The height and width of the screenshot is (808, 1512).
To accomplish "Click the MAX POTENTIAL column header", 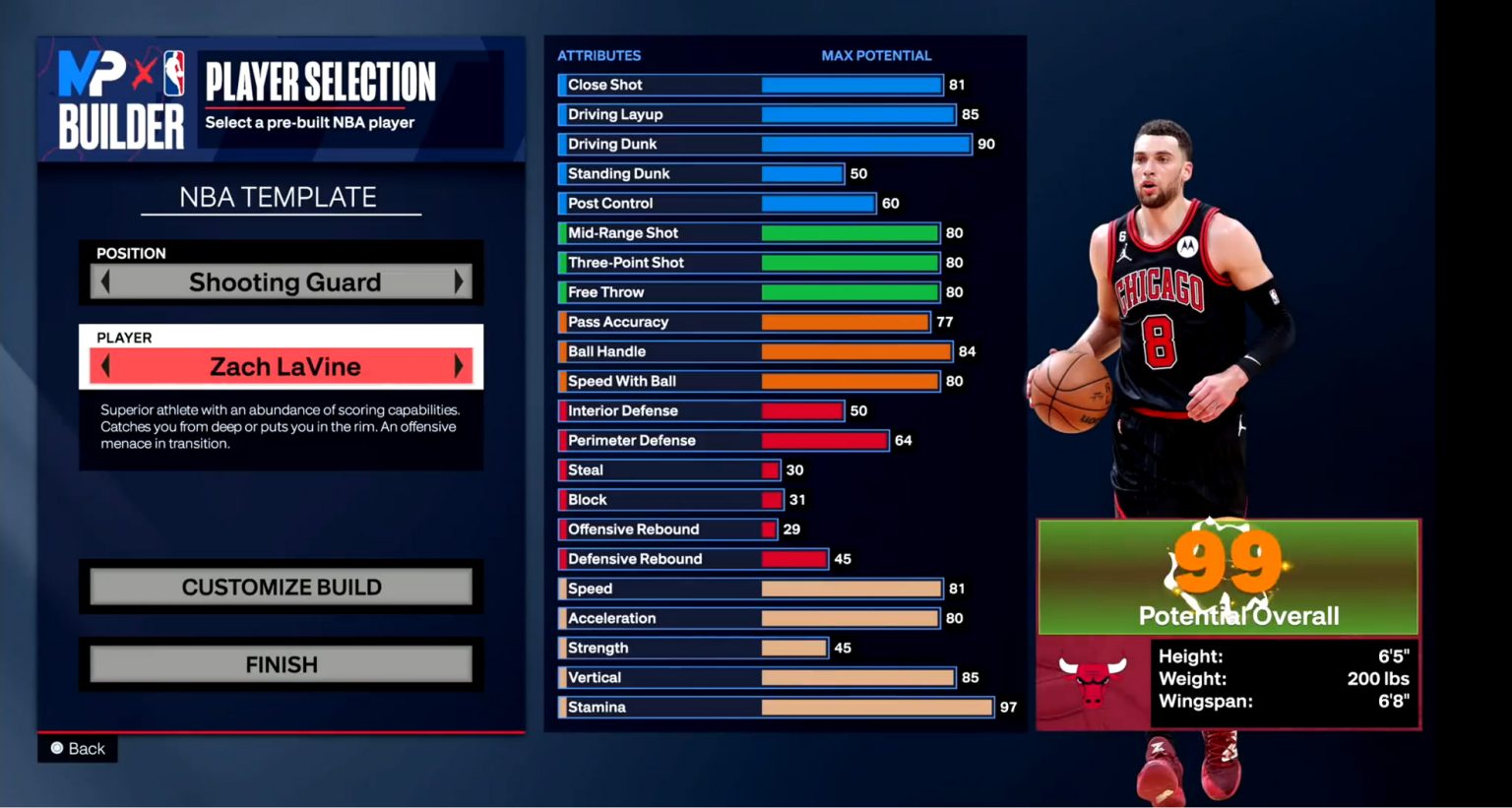I will [x=876, y=55].
